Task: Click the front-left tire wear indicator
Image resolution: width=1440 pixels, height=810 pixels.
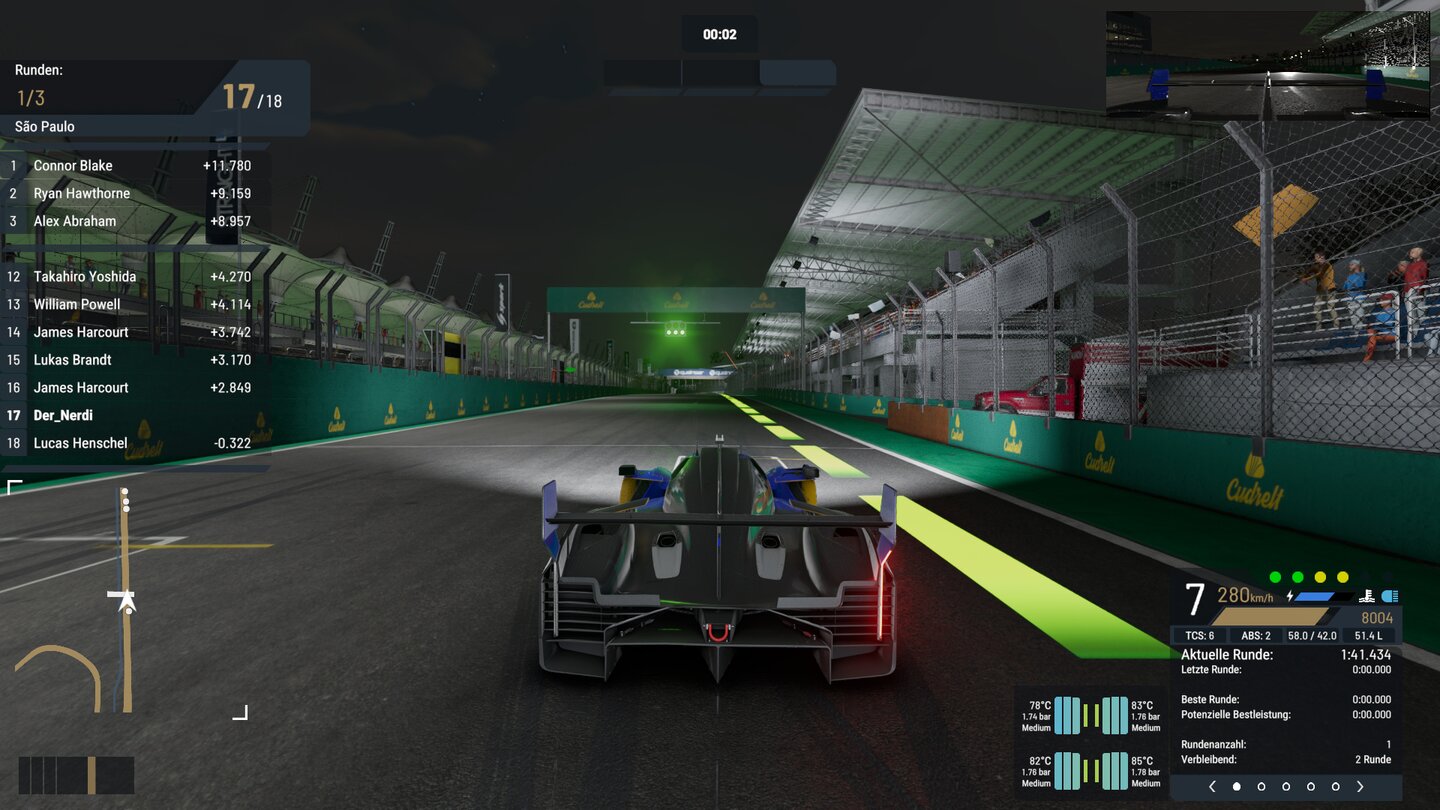Action: [x=1067, y=713]
